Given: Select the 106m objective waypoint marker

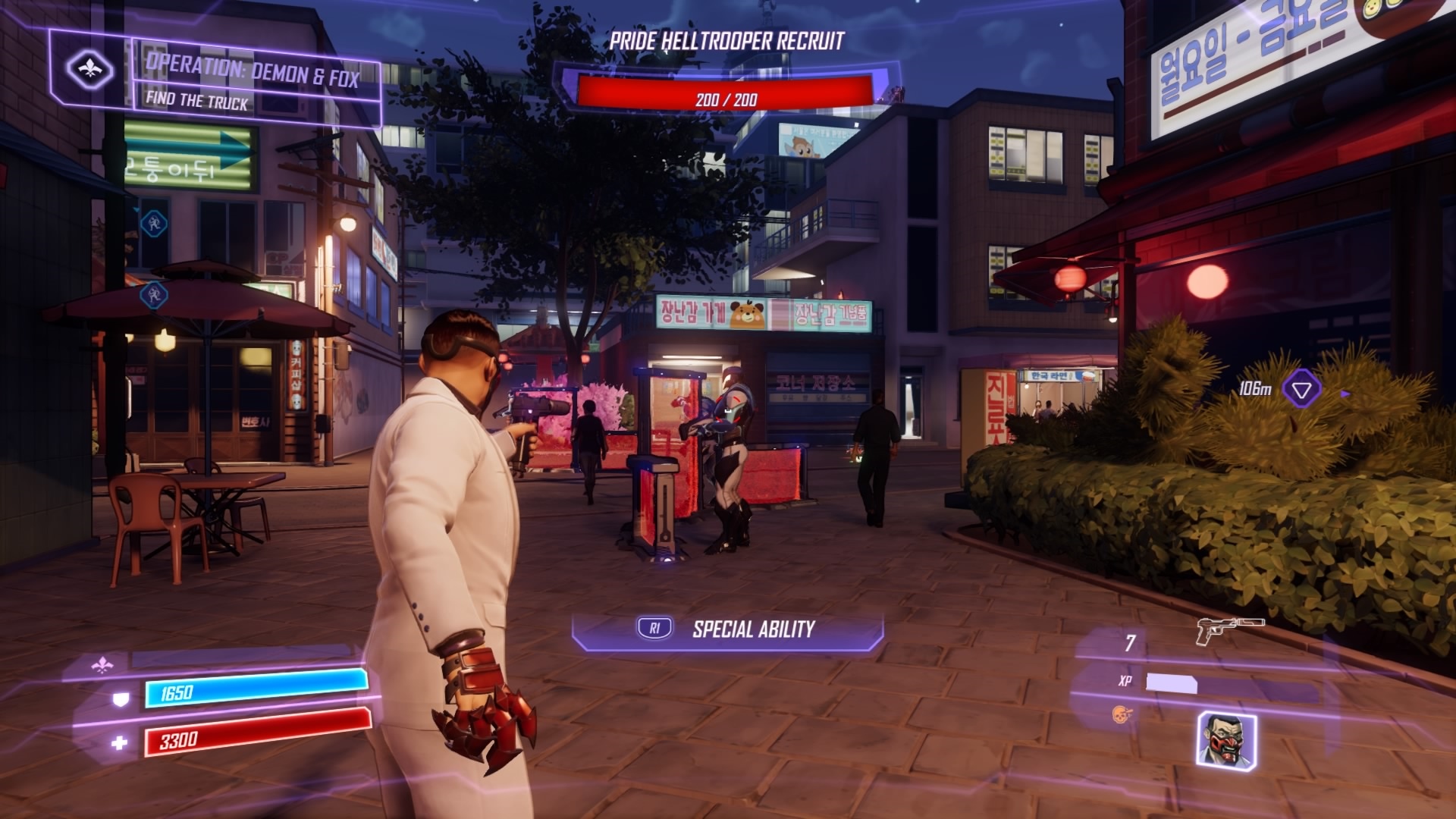Looking at the screenshot, I should click(1301, 390).
